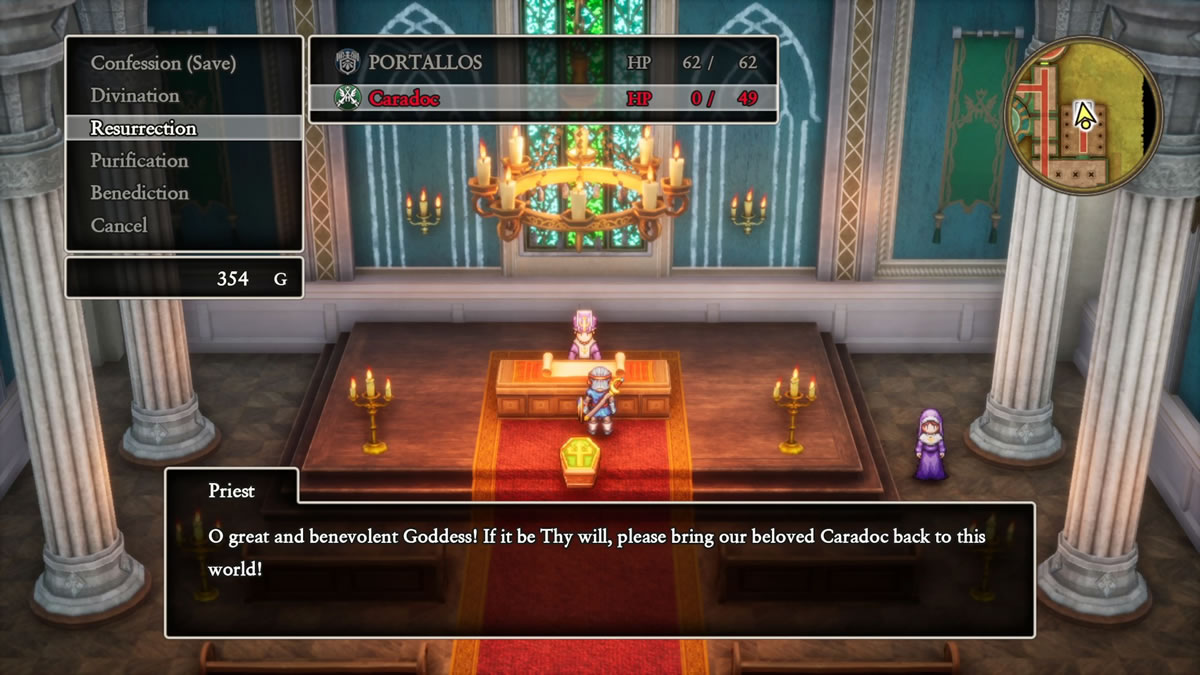1200x675 pixels.
Task: Select the Benediction option
Action: pyautogui.click(x=139, y=193)
